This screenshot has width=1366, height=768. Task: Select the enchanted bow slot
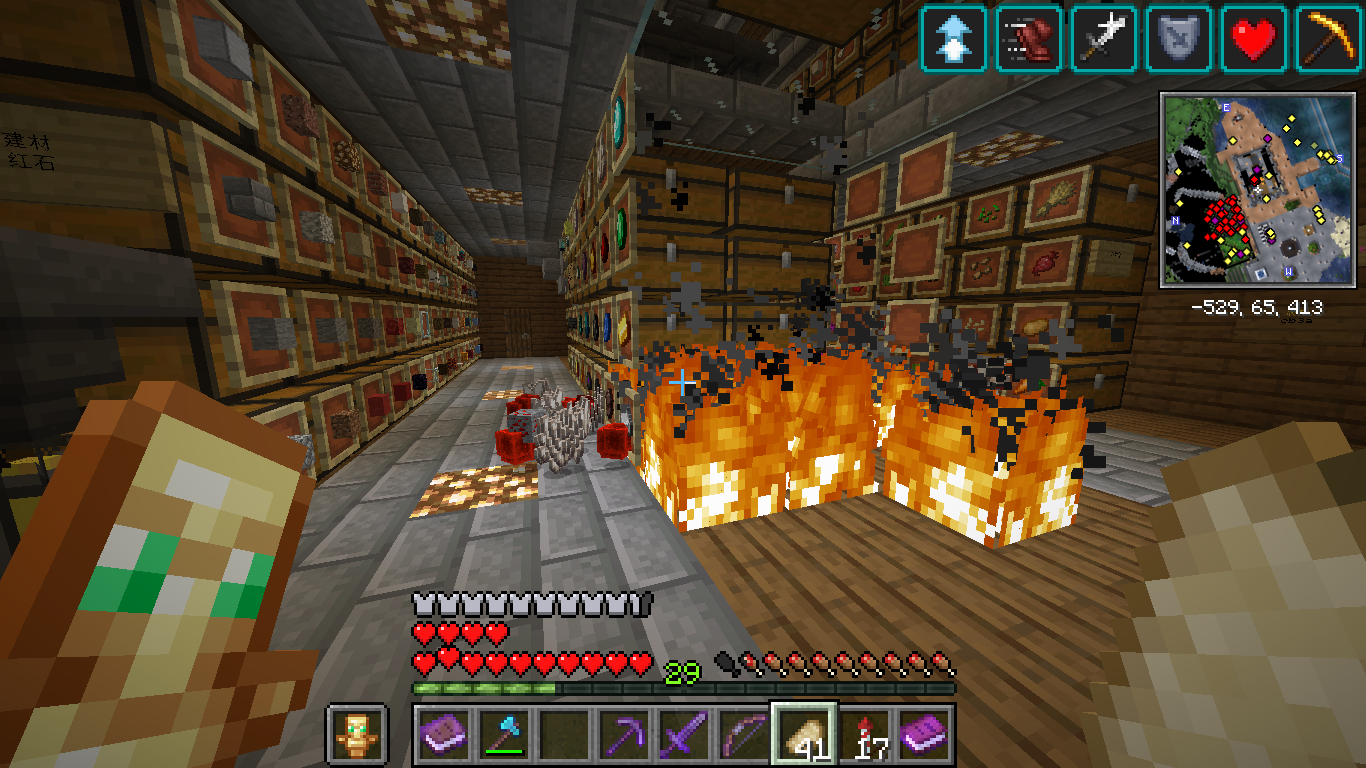pyautogui.click(x=744, y=735)
